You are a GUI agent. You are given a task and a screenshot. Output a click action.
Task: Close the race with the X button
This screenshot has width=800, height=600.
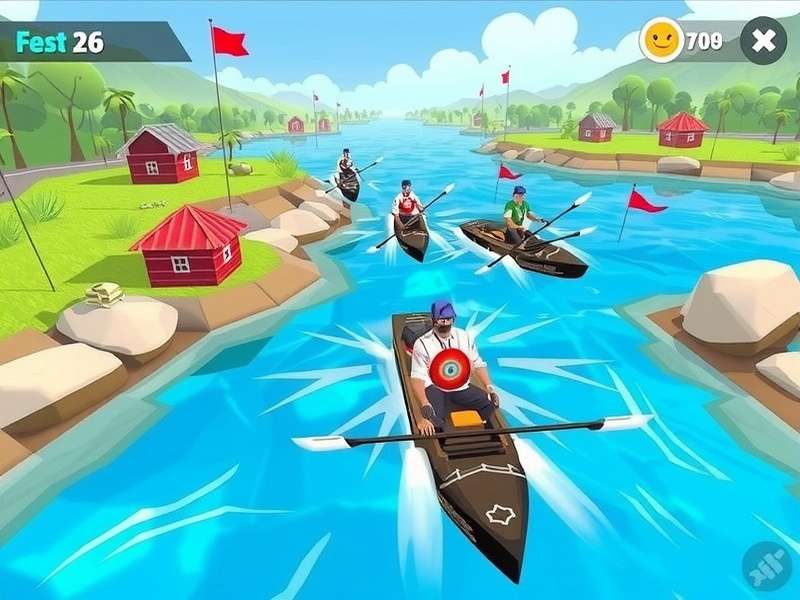(x=763, y=41)
